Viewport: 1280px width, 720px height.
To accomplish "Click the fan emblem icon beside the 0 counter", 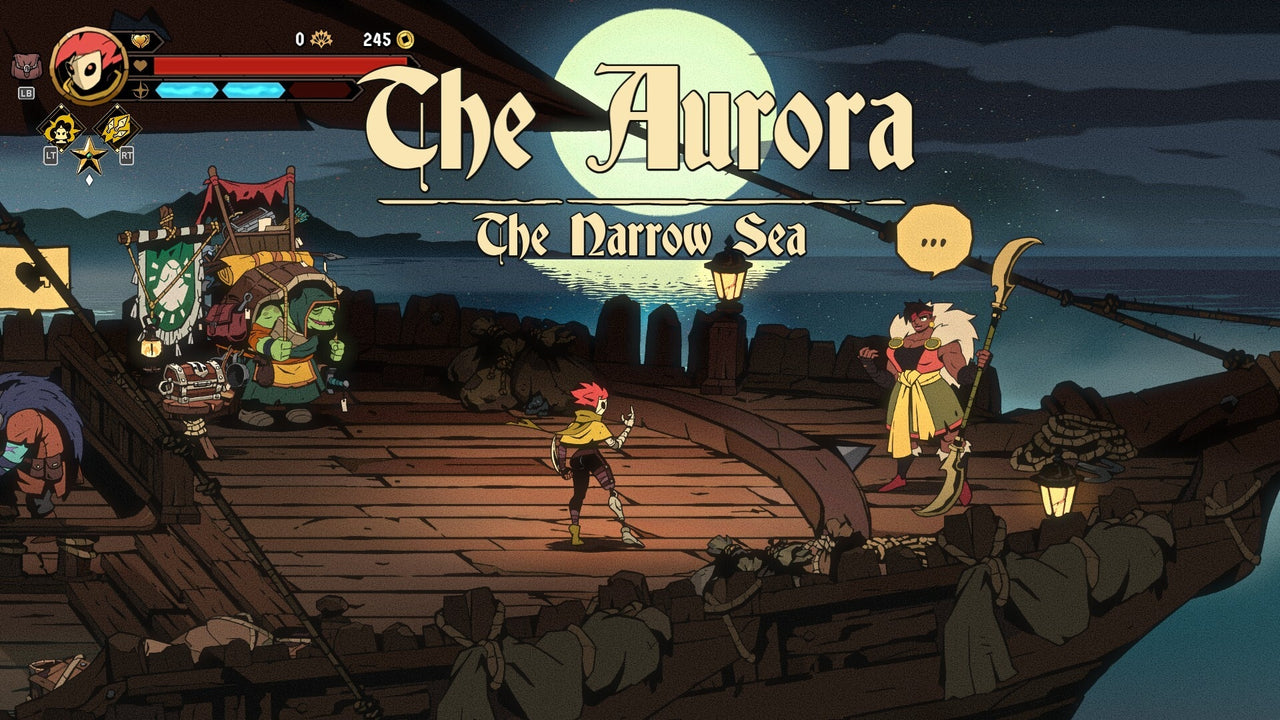I will click(320, 40).
